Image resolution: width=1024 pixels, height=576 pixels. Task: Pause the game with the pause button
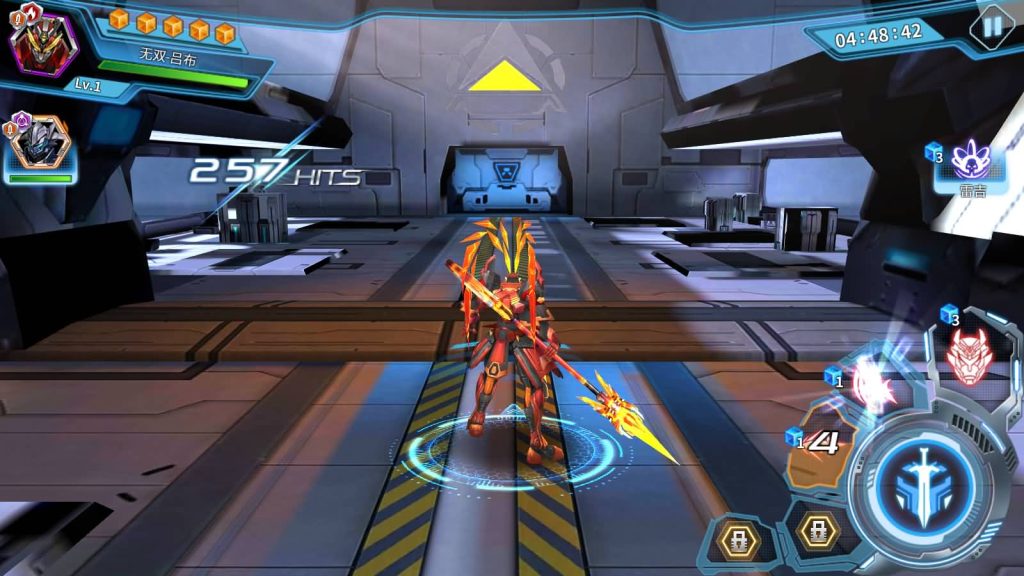pos(992,27)
